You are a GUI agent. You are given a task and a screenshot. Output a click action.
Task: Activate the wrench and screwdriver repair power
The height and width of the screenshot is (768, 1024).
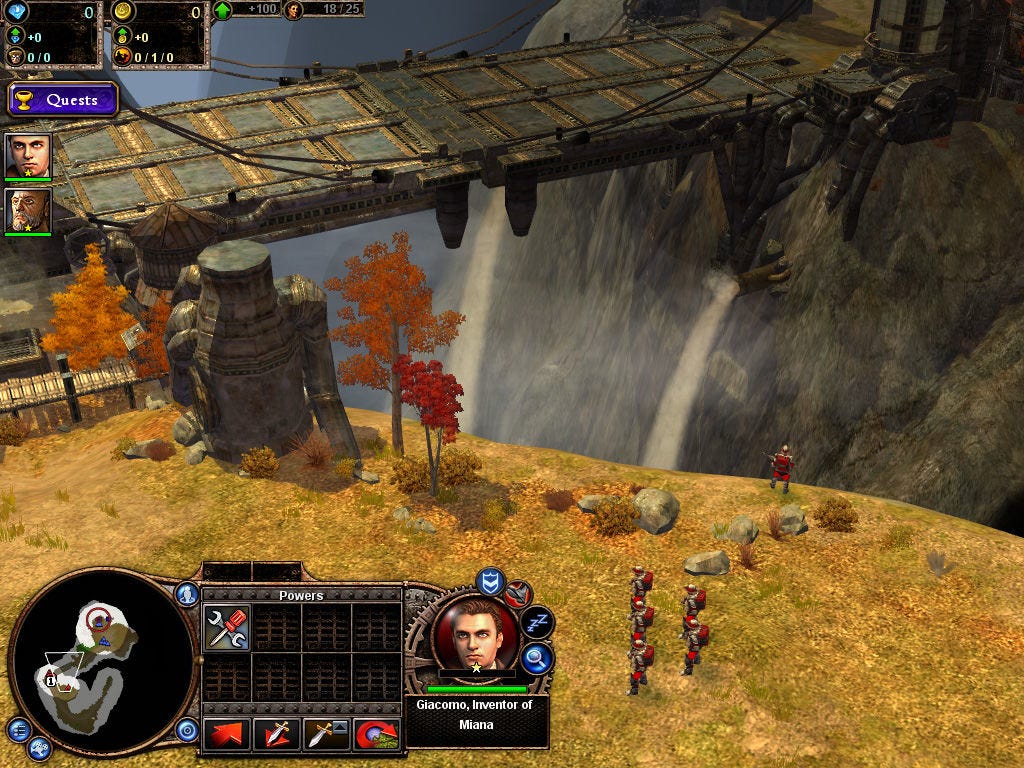tap(227, 628)
